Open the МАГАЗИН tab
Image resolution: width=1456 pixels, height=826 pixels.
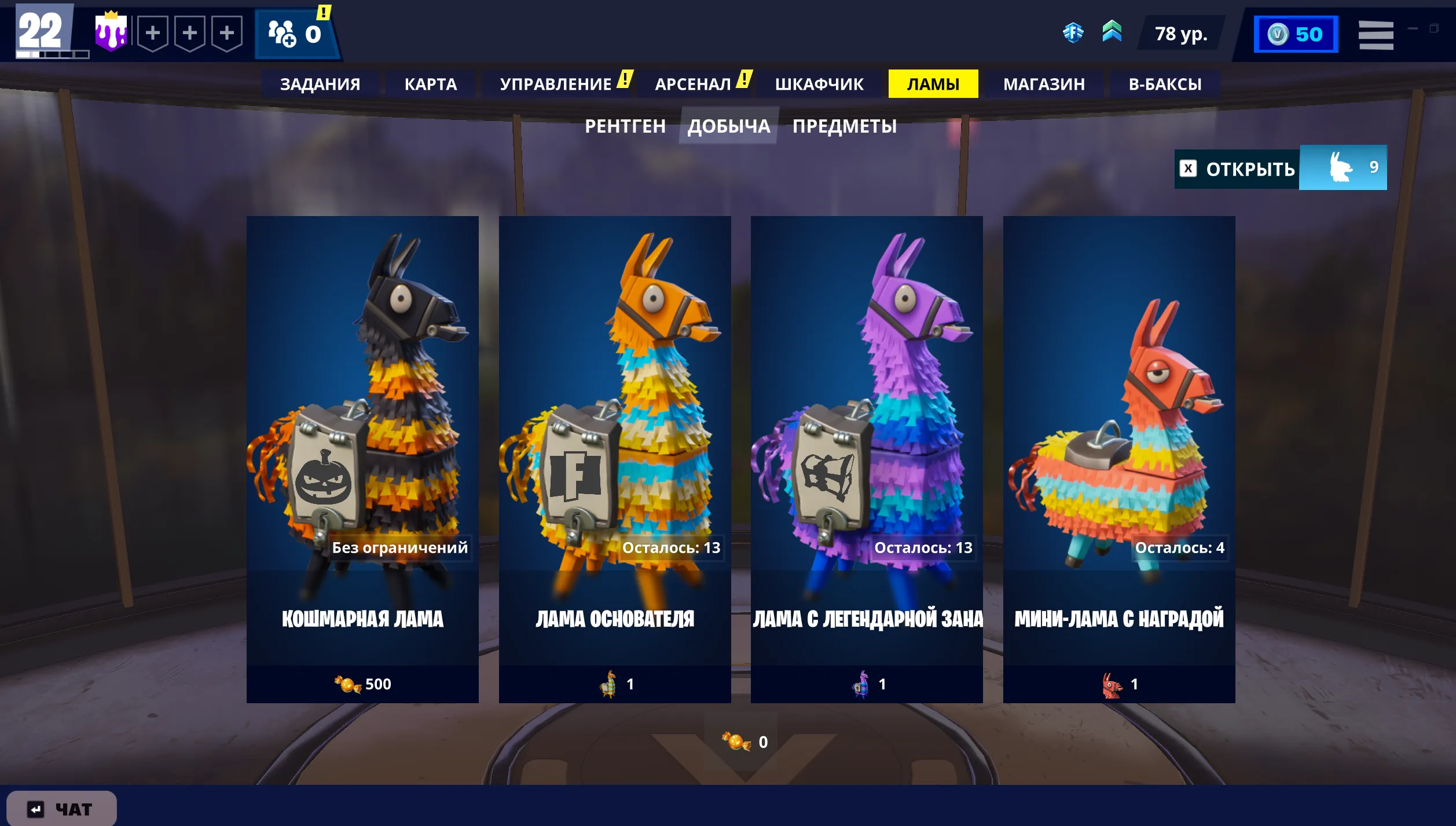coord(1045,83)
